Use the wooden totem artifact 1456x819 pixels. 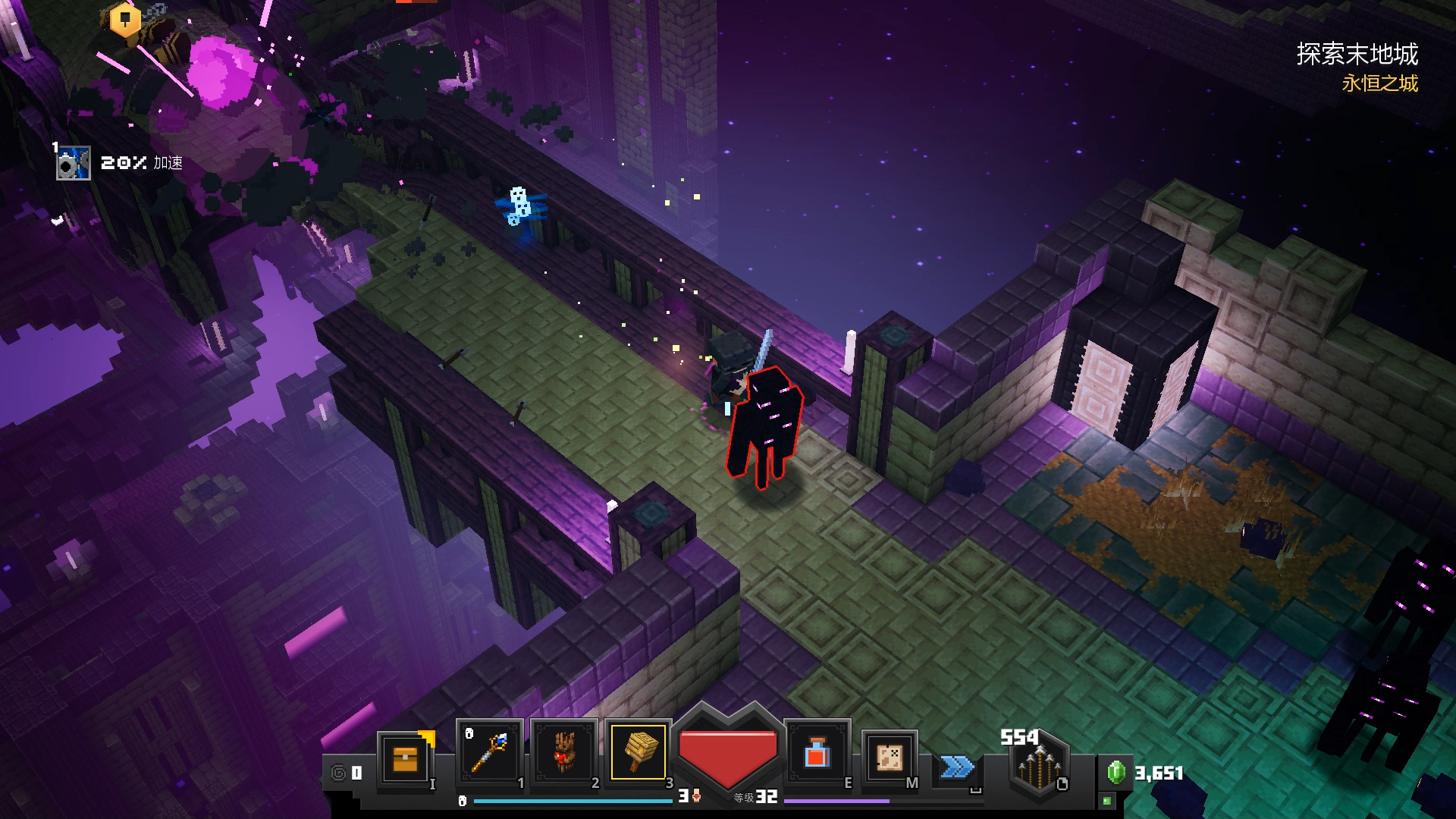(563, 752)
